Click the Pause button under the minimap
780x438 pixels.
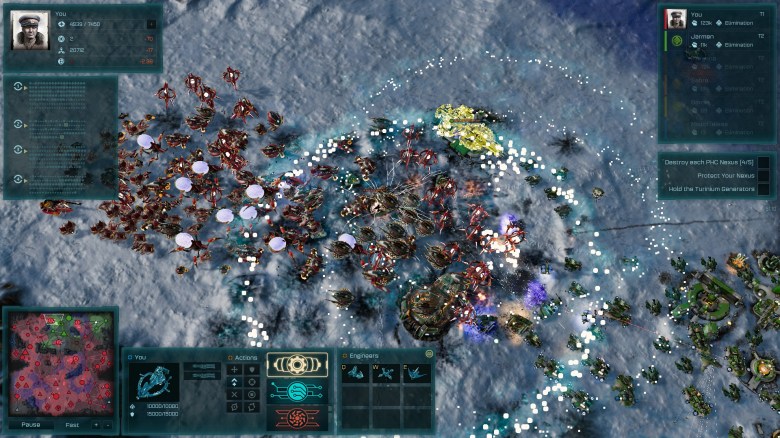(31, 424)
